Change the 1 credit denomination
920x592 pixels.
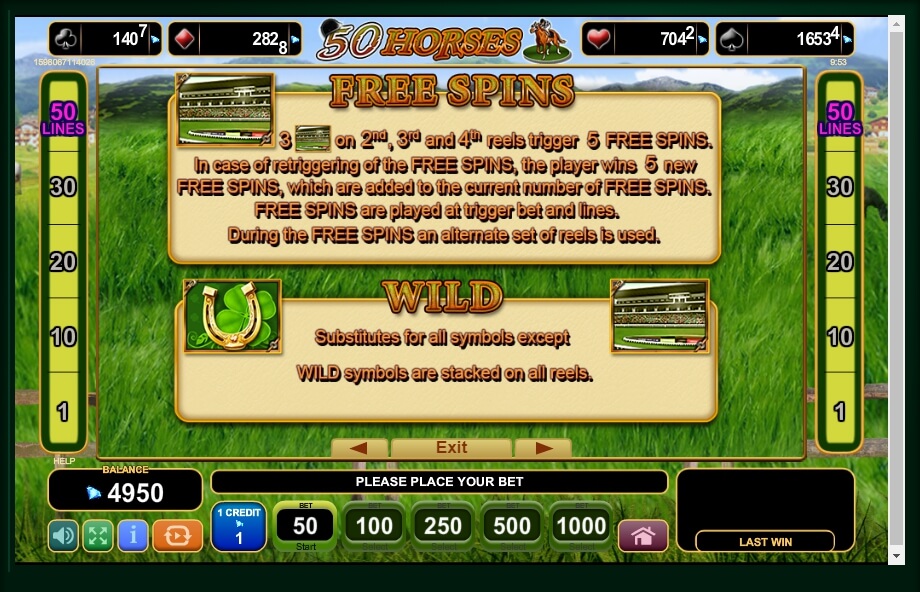(238, 527)
